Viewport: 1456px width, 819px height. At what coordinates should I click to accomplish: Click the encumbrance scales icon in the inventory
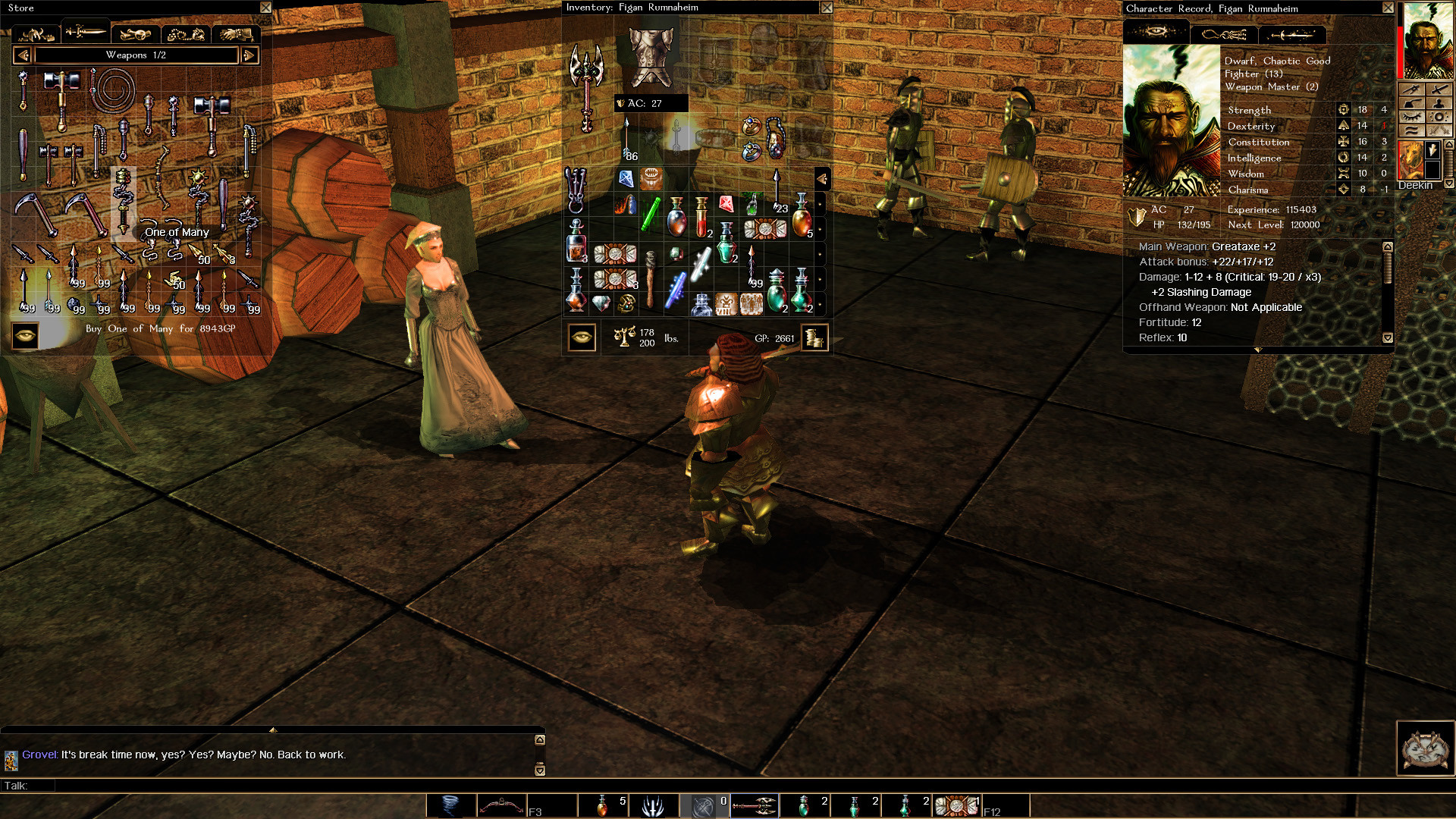625,337
